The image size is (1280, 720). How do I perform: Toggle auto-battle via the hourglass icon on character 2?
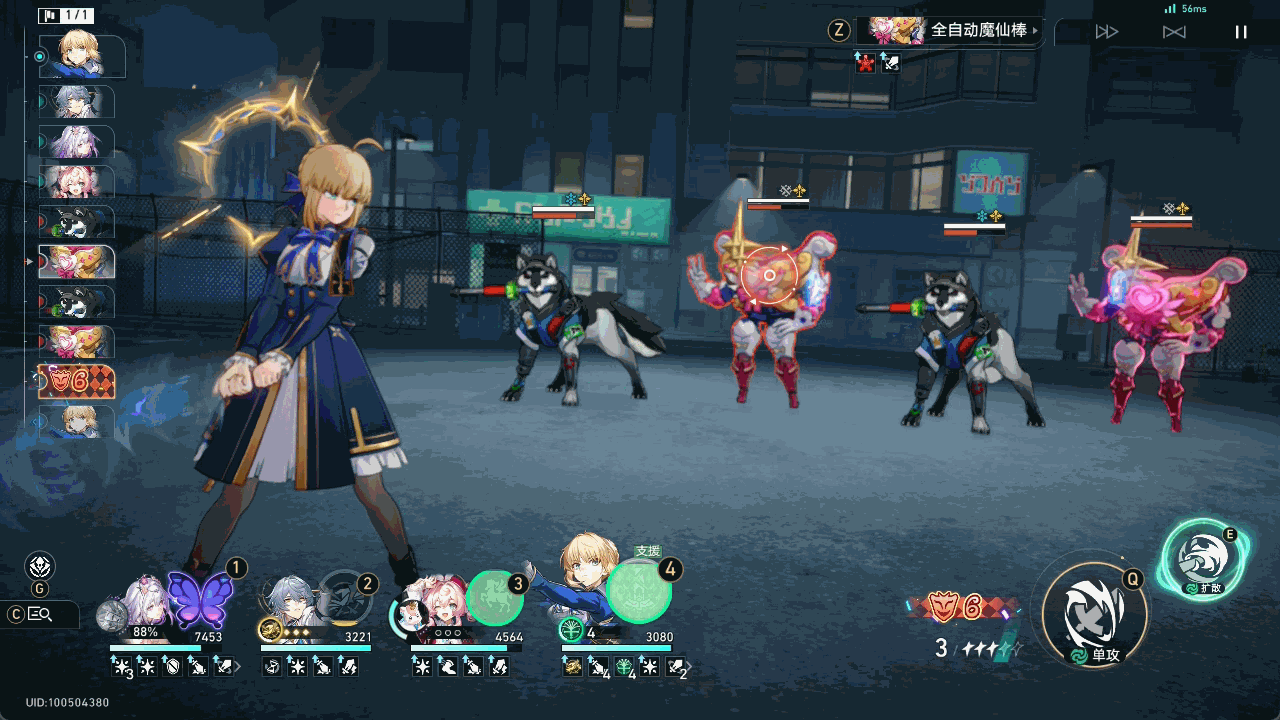coord(270,667)
